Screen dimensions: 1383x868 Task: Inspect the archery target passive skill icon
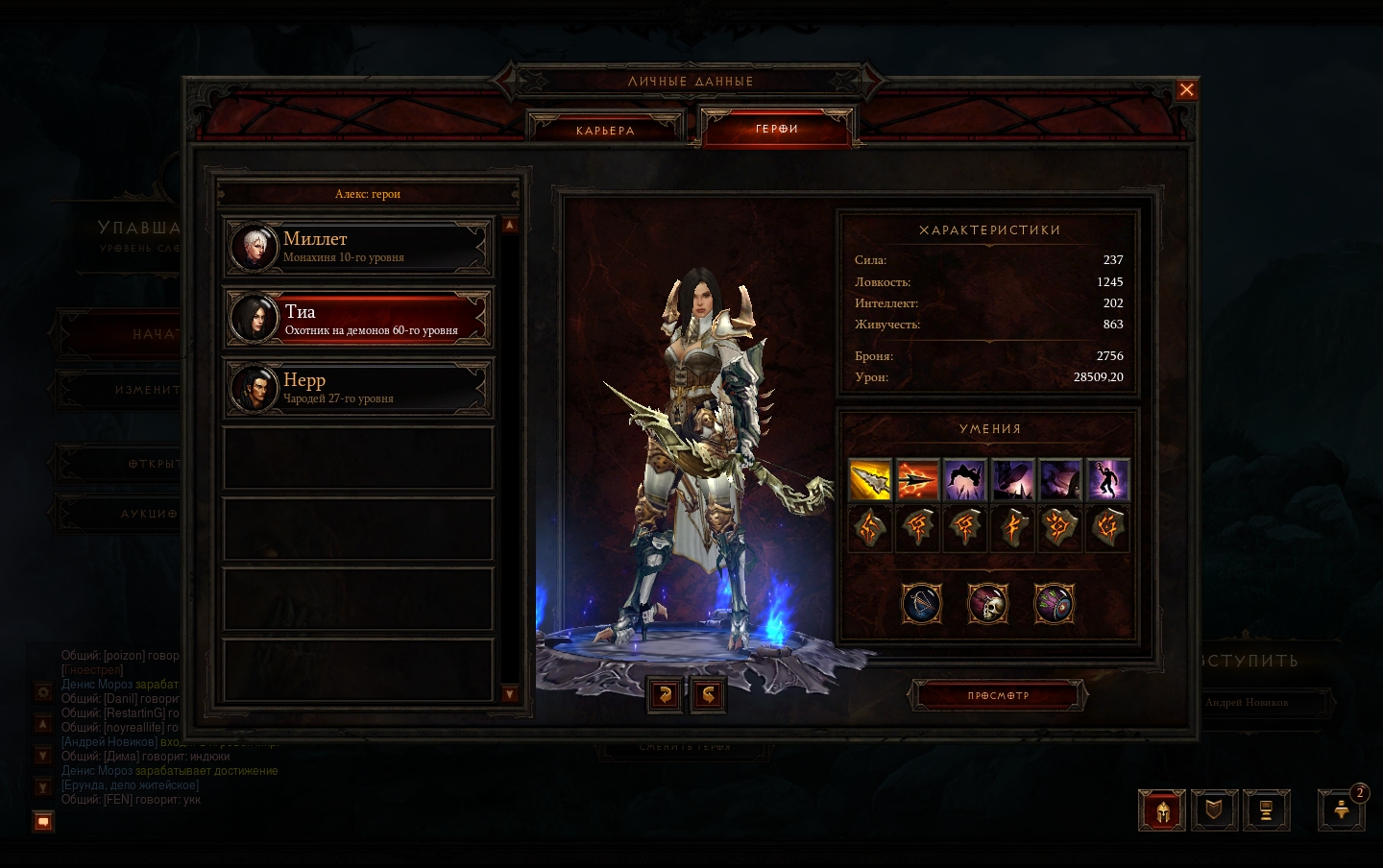click(1054, 604)
